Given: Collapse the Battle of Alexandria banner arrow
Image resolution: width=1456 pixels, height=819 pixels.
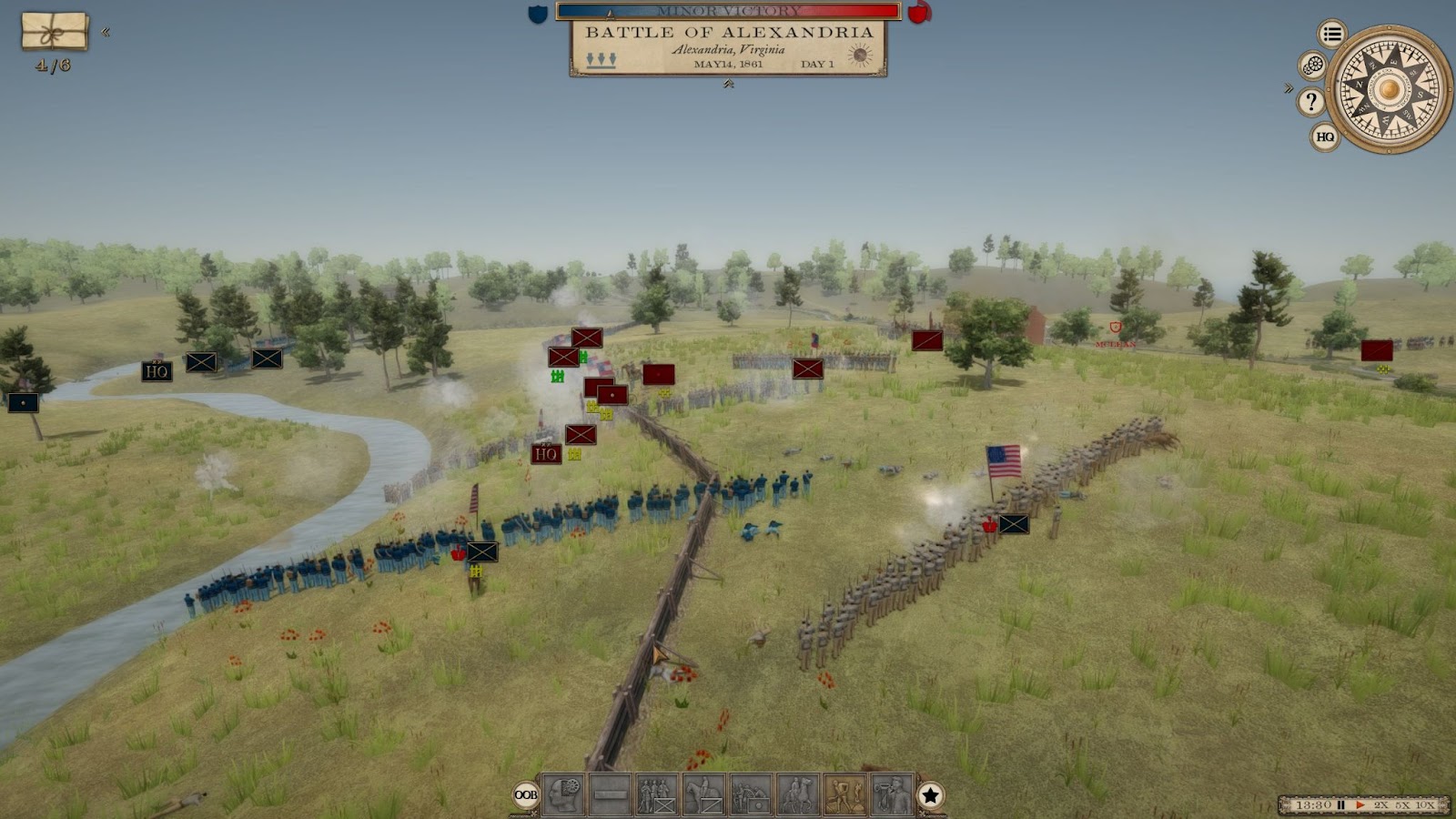Looking at the screenshot, I should click(x=728, y=84).
